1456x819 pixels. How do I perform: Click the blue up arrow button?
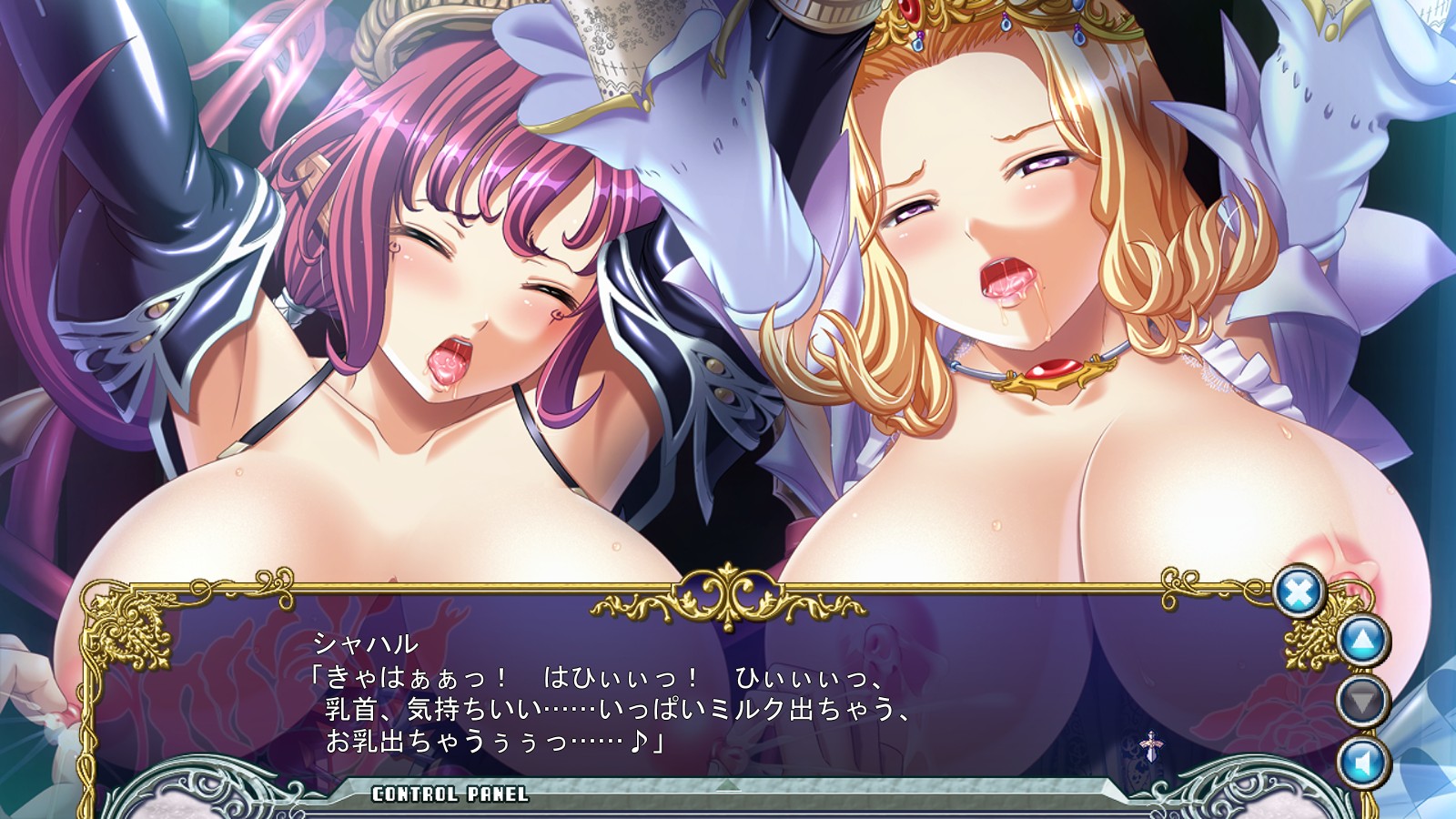[1363, 640]
